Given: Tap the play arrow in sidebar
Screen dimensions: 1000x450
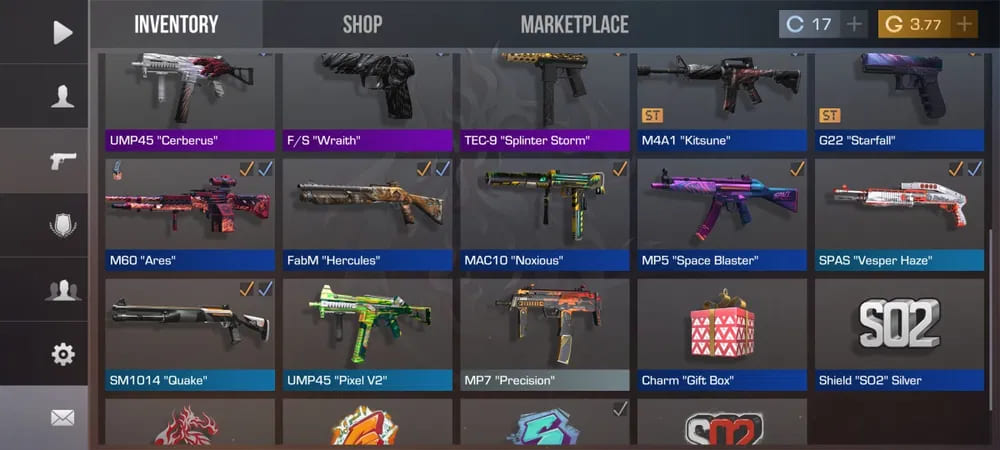Looking at the screenshot, I should point(62,32).
